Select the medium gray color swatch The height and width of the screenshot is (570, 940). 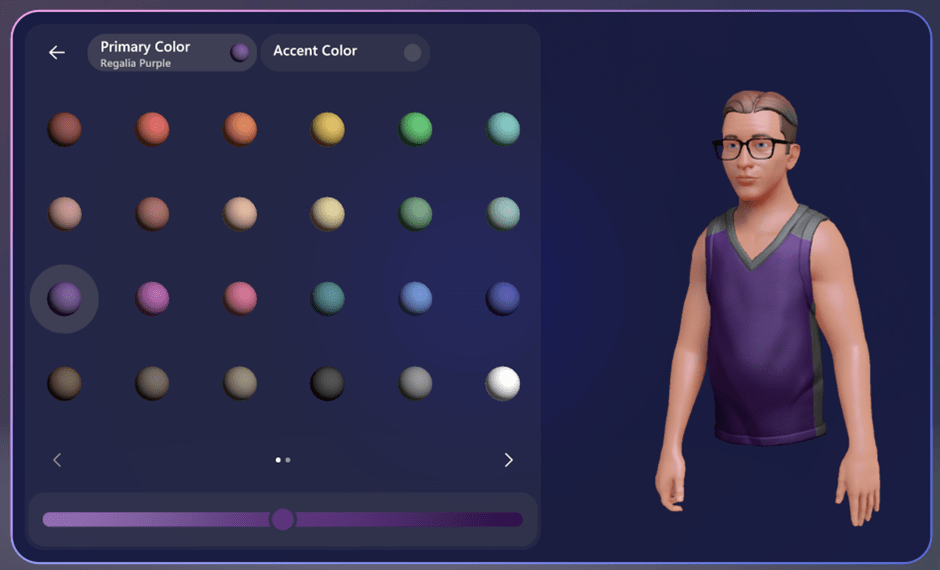pyautogui.click(x=416, y=383)
